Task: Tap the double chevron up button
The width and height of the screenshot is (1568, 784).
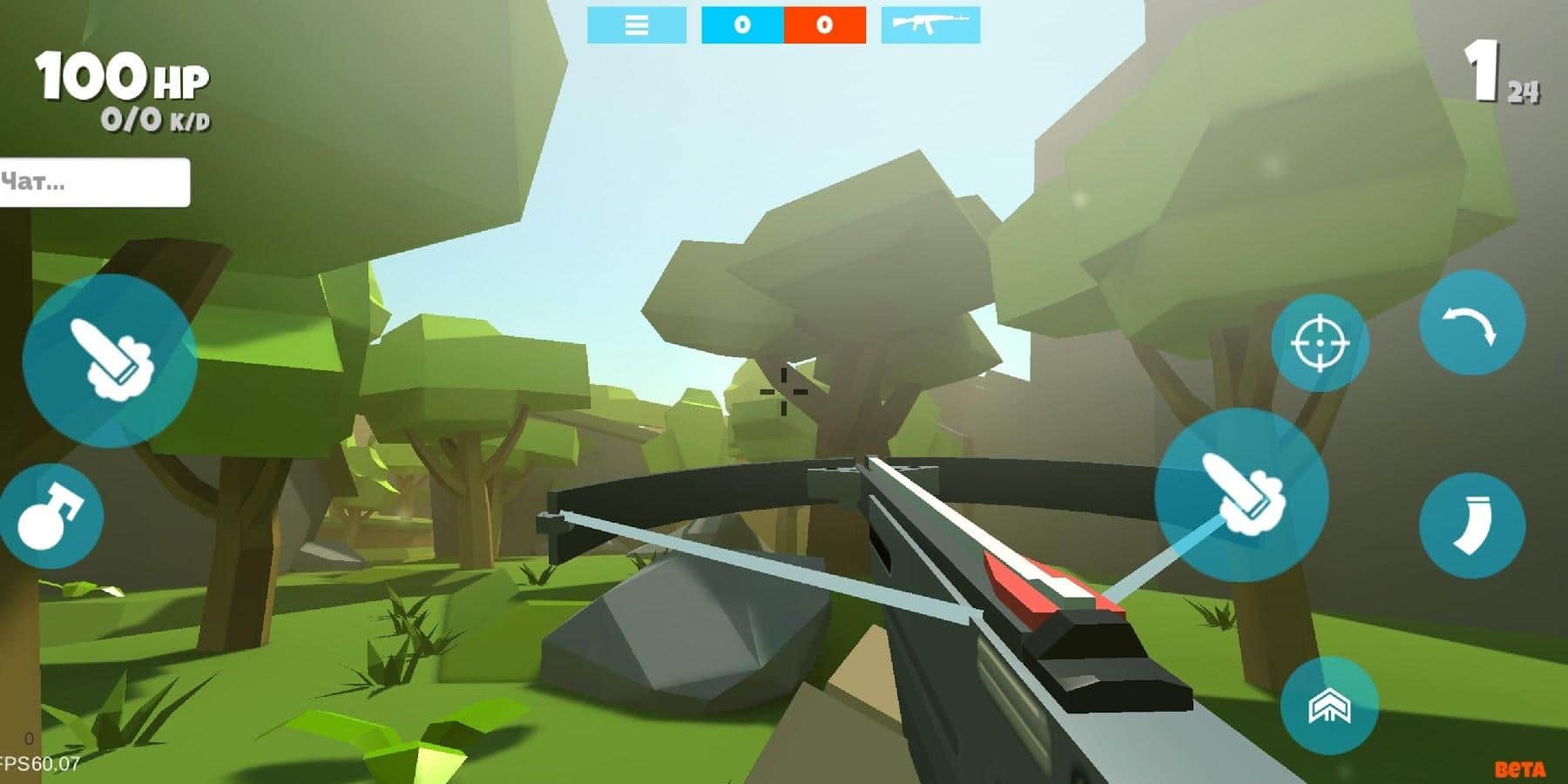Action: click(1329, 706)
